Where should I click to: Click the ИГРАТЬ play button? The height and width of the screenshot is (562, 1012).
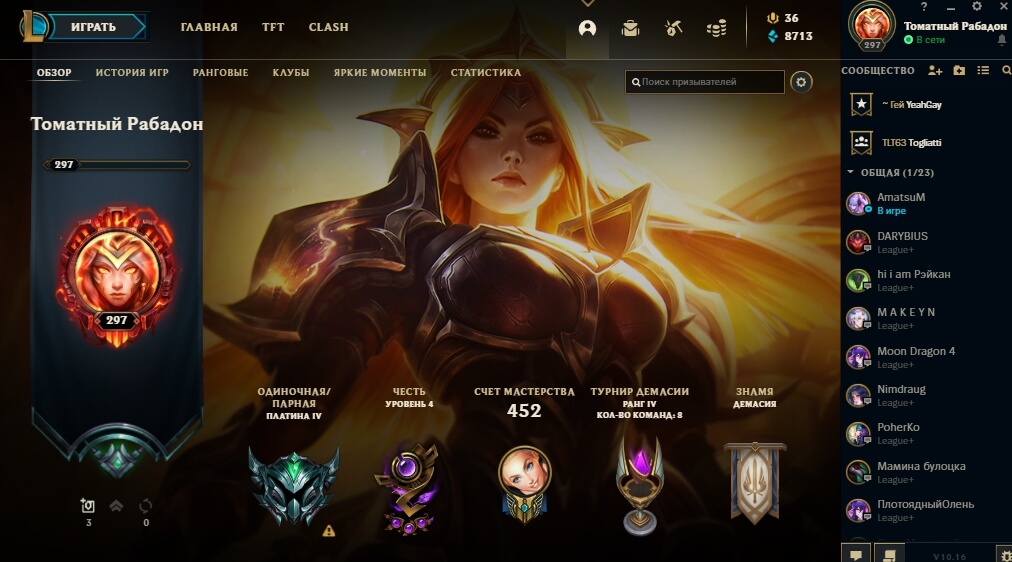[x=93, y=27]
